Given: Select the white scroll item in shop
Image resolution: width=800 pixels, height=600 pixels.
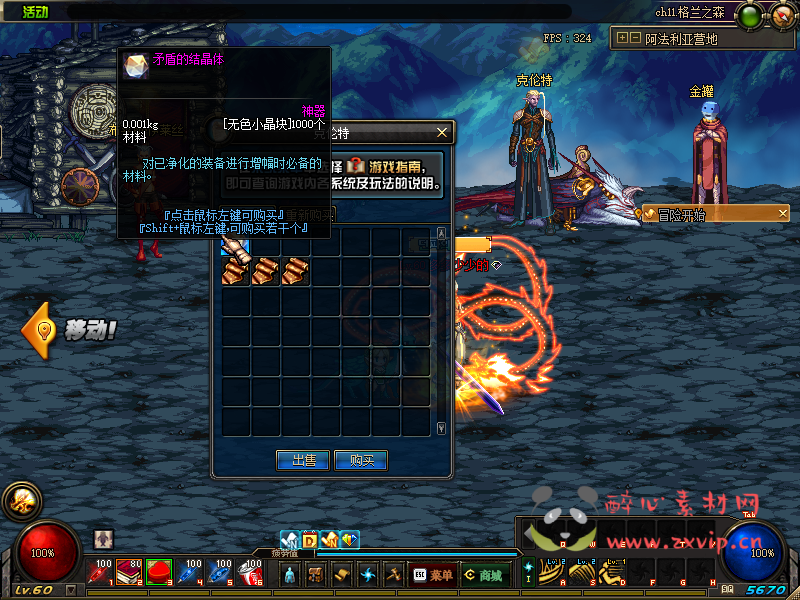Looking at the screenshot, I should pyautogui.click(x=234, y=245).
